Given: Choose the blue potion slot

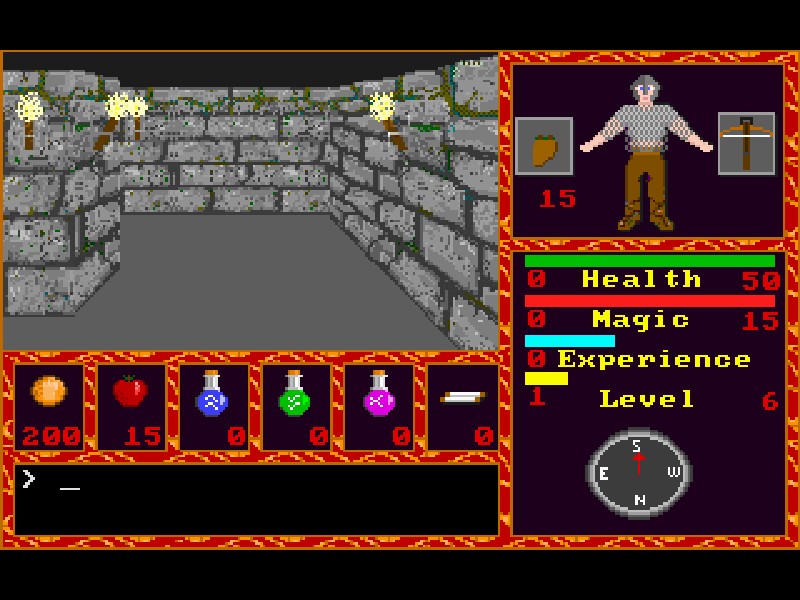Looking at the screenshot, I should (x=213, y=406).
